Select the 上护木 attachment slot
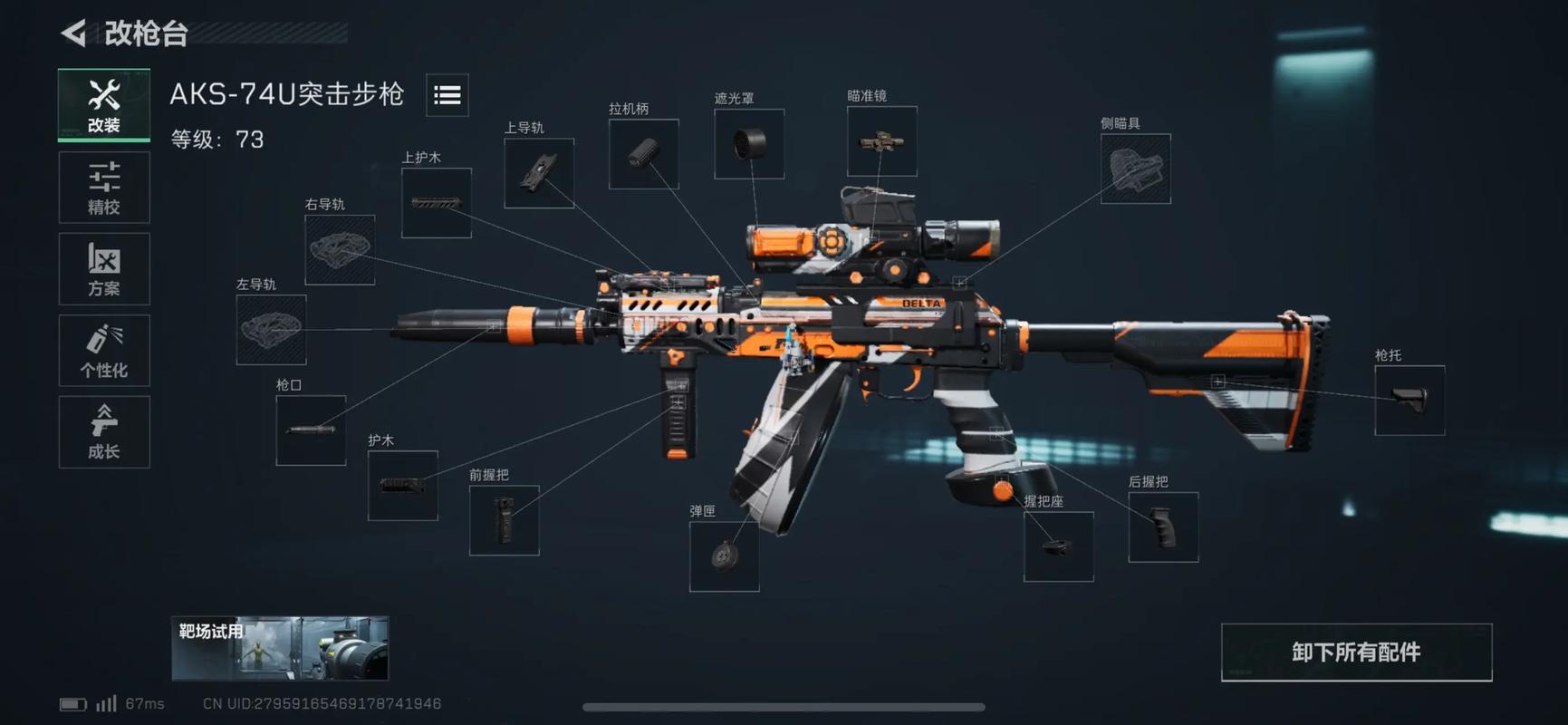 [x=437, y=203]
